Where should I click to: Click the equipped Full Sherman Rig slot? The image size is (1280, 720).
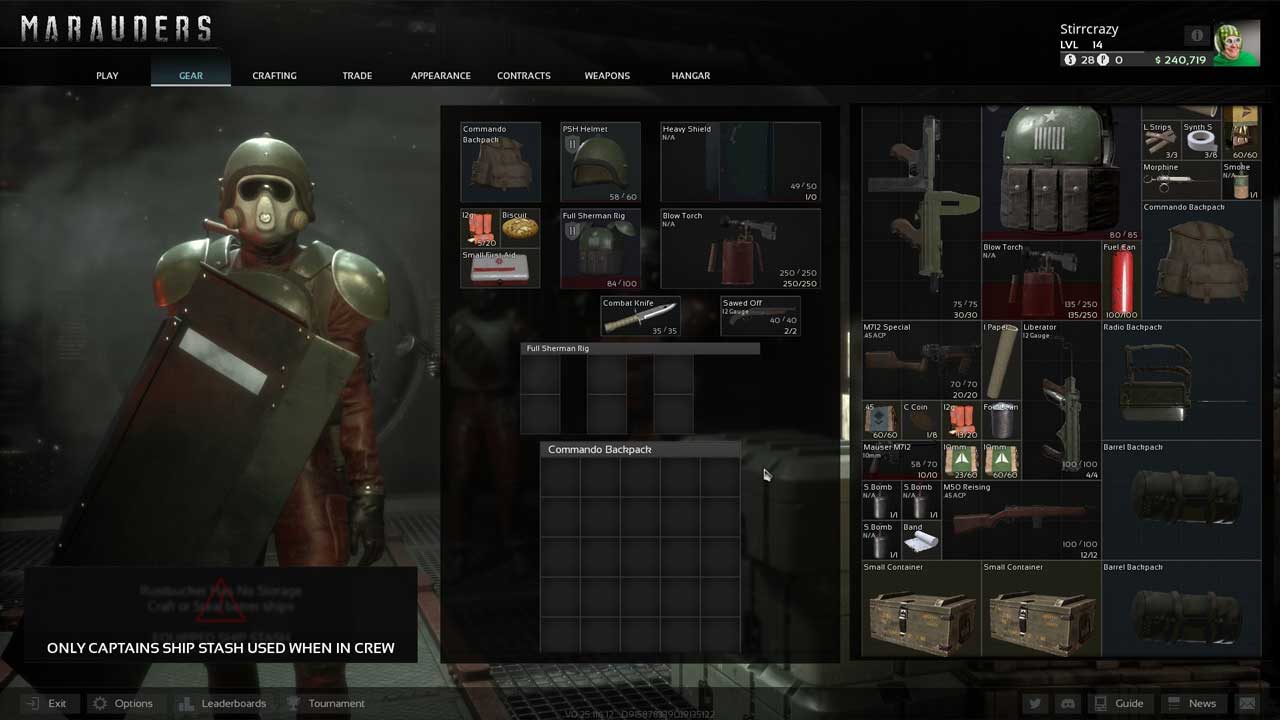tap(600, 249)
